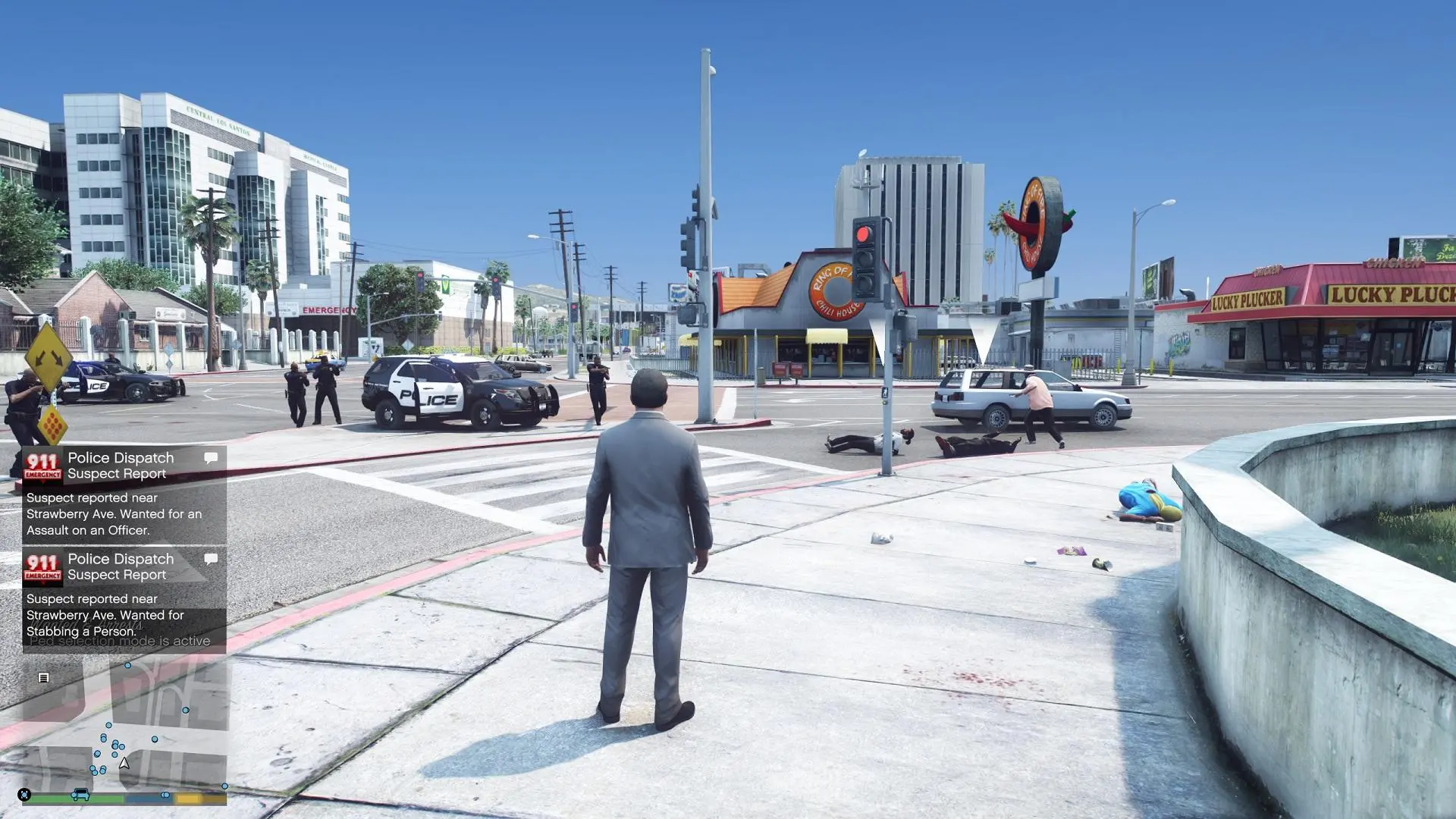The image size is (1456, 819).
Task: Open the Assault on an Officer dispatch notification
Action: pyautogui.click(x=124, y=494)
